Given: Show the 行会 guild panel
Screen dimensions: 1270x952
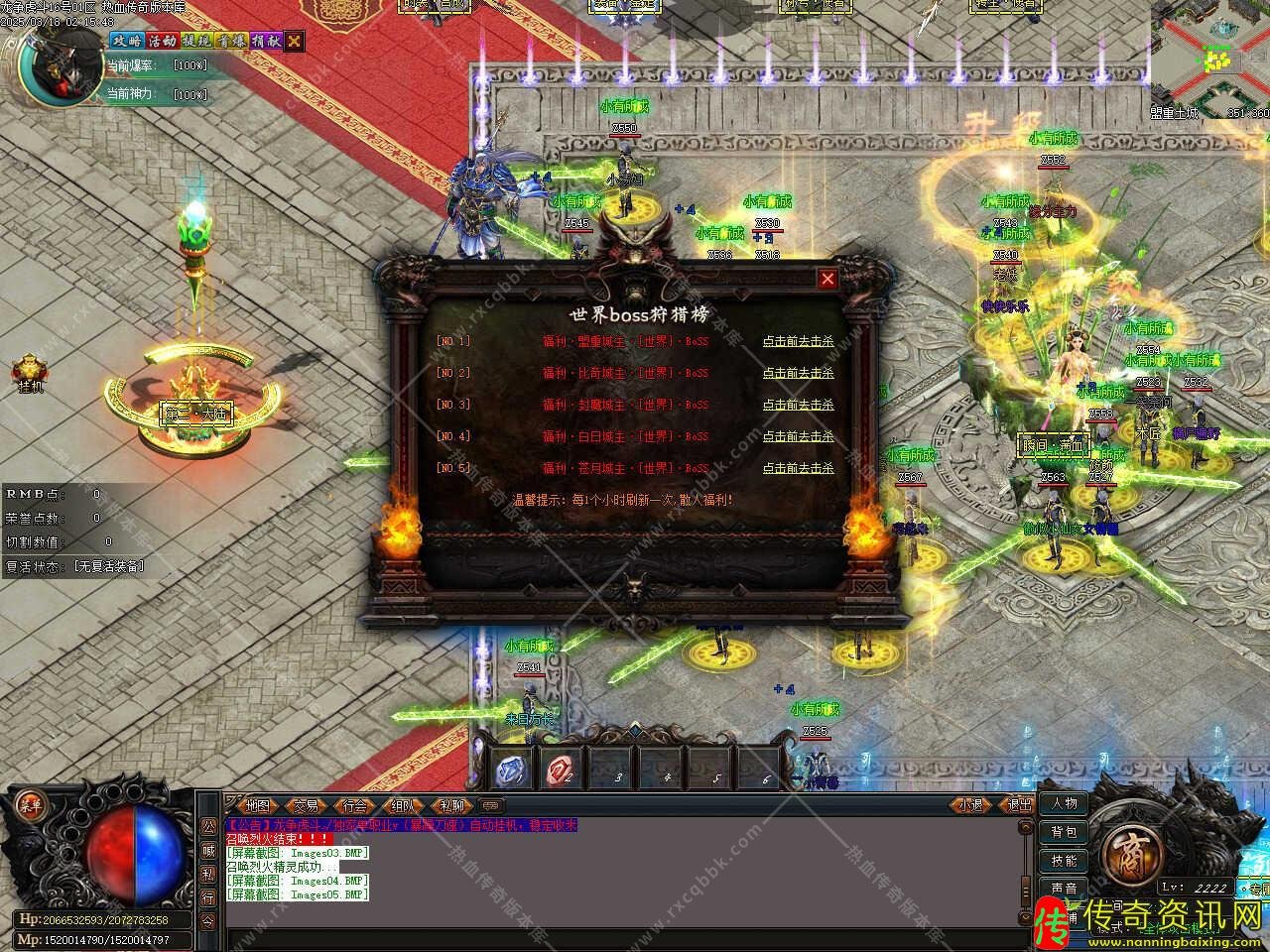Looking at the screenshot, I should pyautogui.click(x=355, y=805).
